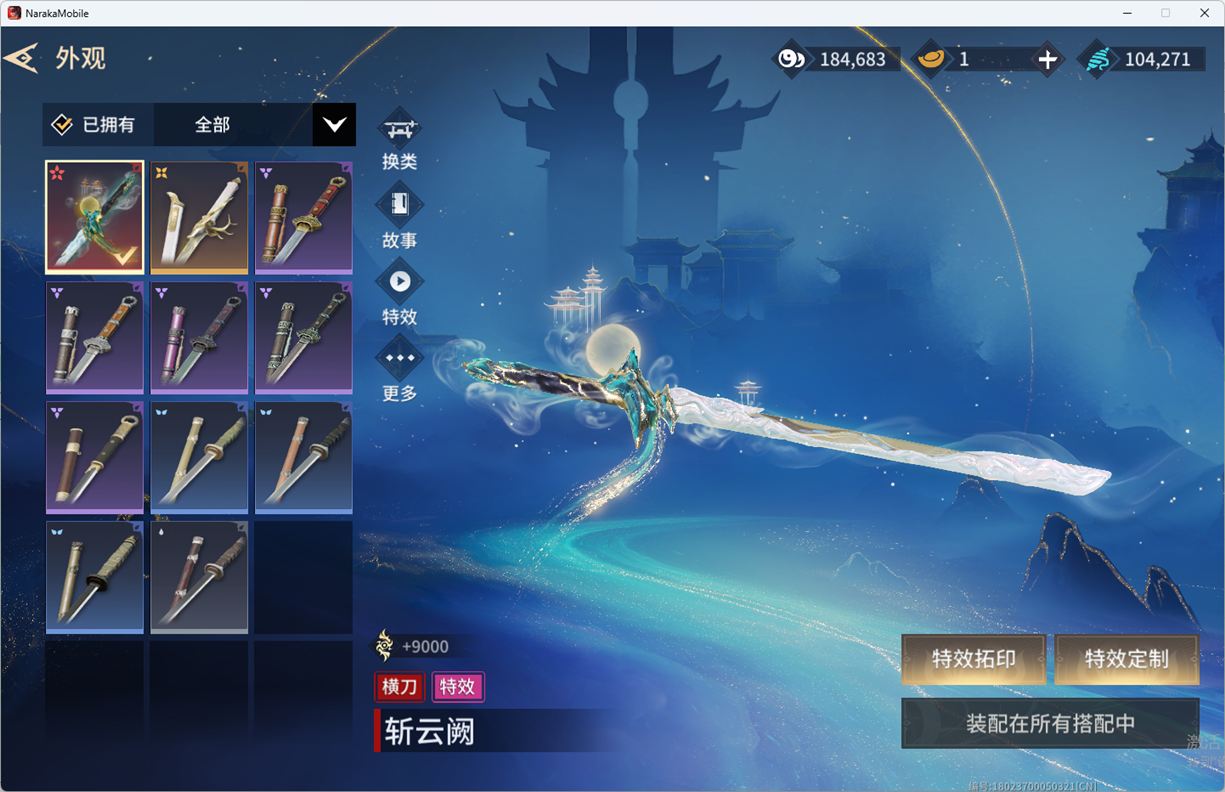Click the 特效拓印 button
The image size is (1225, 792).
pos(973,659)
